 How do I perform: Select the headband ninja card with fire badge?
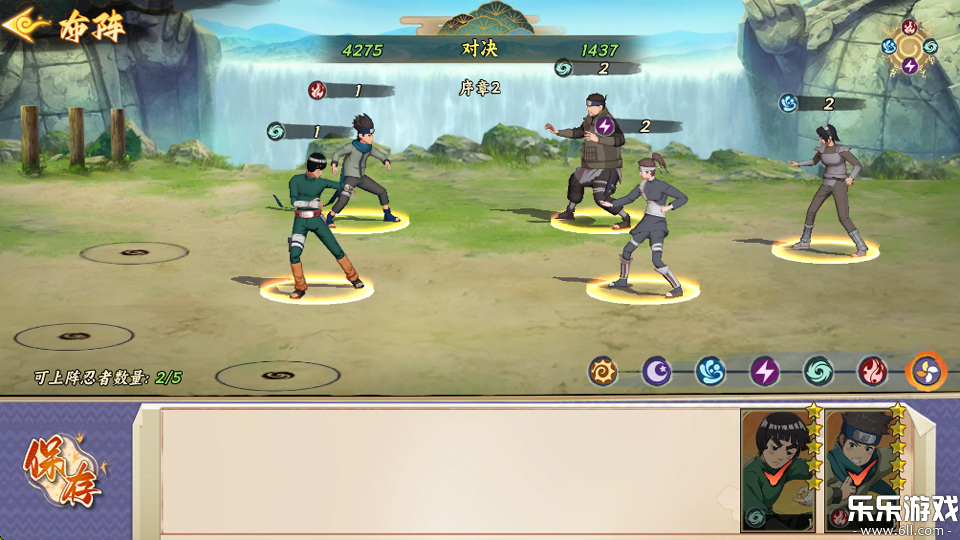pos(862,468)
